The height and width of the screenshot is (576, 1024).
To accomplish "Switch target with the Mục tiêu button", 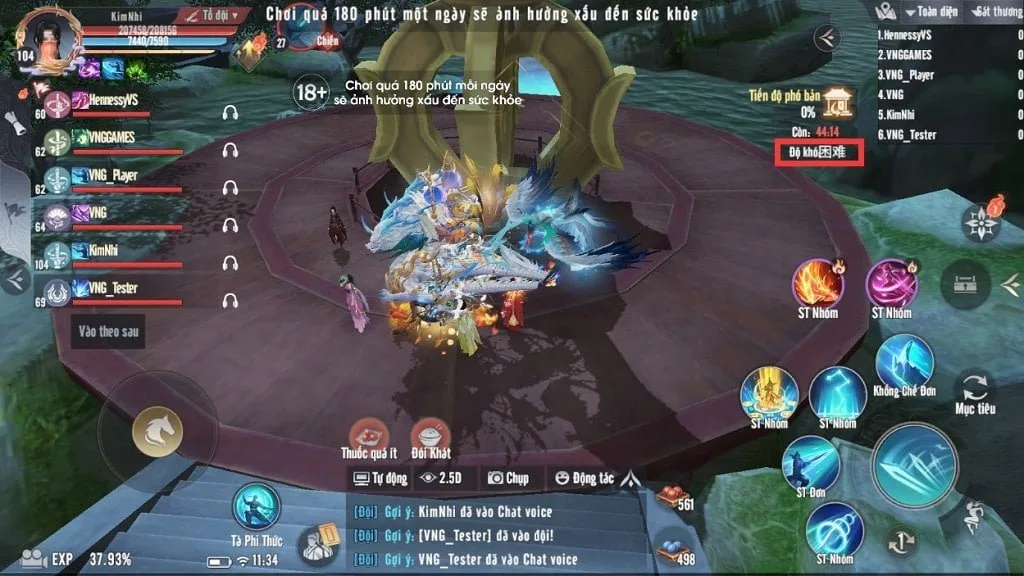I will (x=974, y=388).
